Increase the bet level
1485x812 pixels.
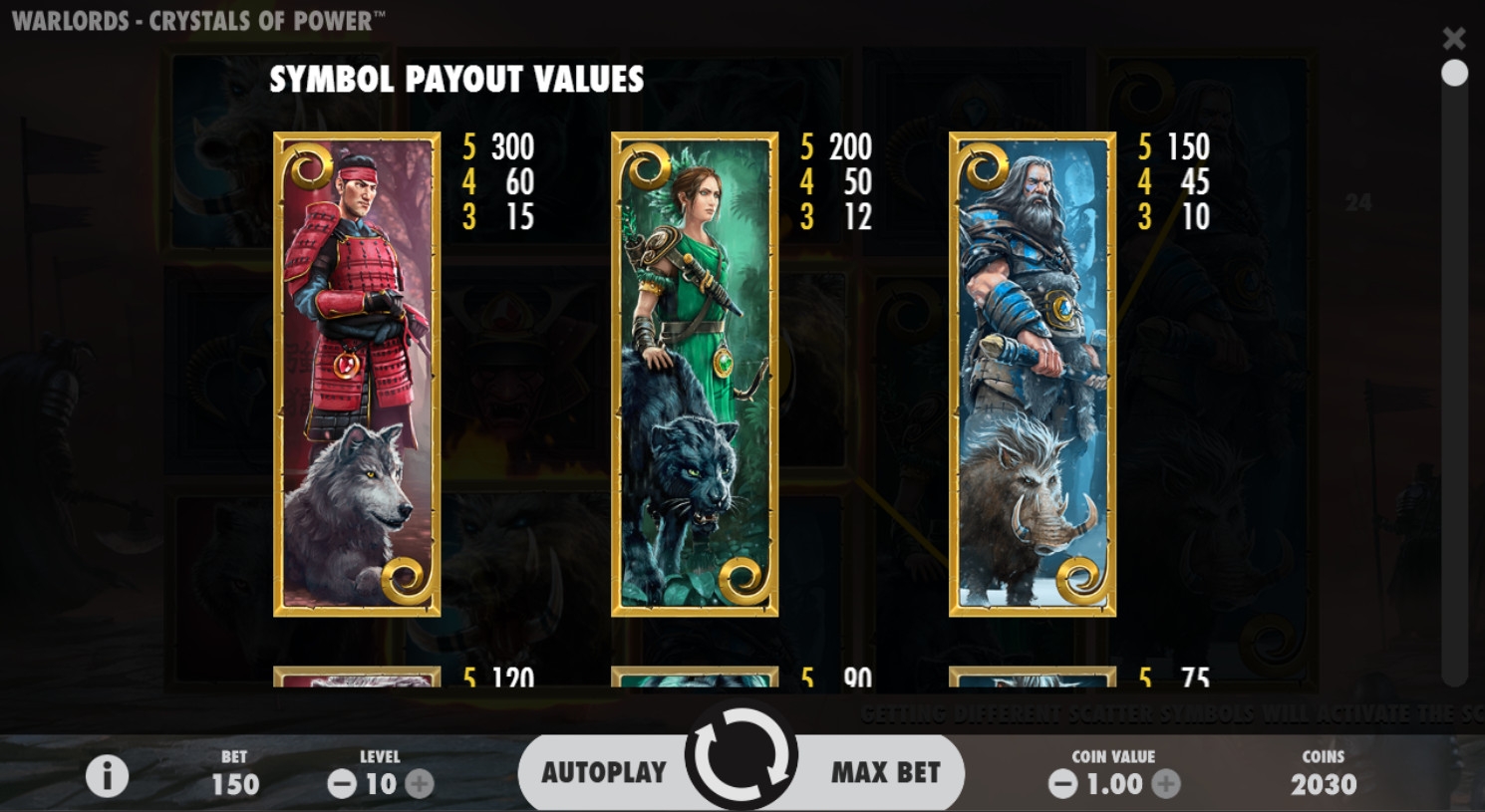pos(420,784)
